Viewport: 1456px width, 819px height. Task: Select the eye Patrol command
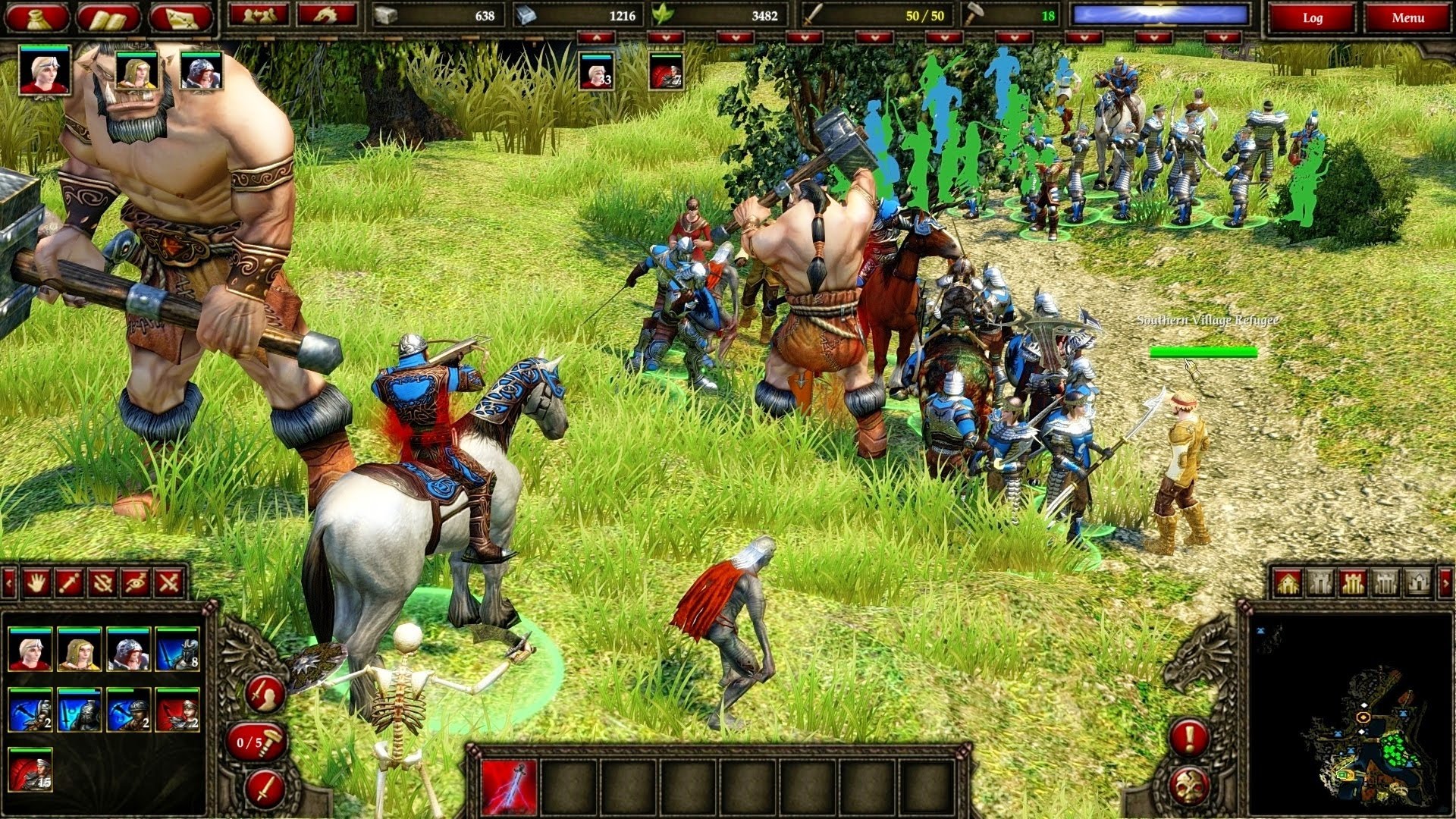136,582
